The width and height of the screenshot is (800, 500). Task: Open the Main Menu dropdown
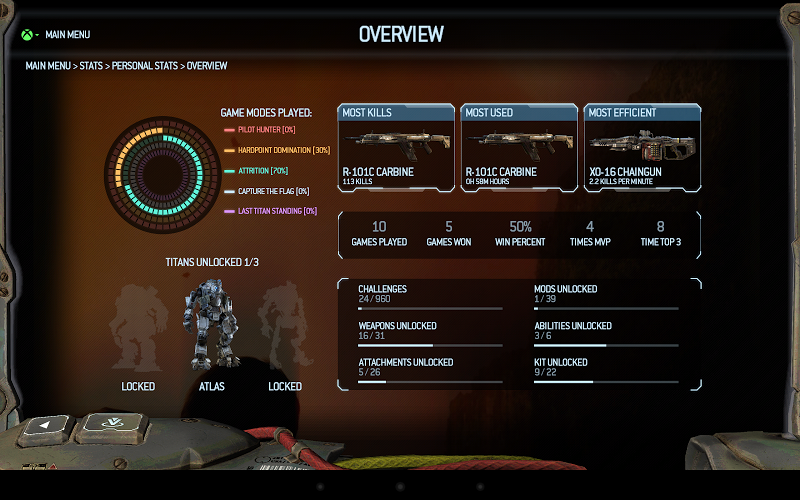click(x=66, y=34)
